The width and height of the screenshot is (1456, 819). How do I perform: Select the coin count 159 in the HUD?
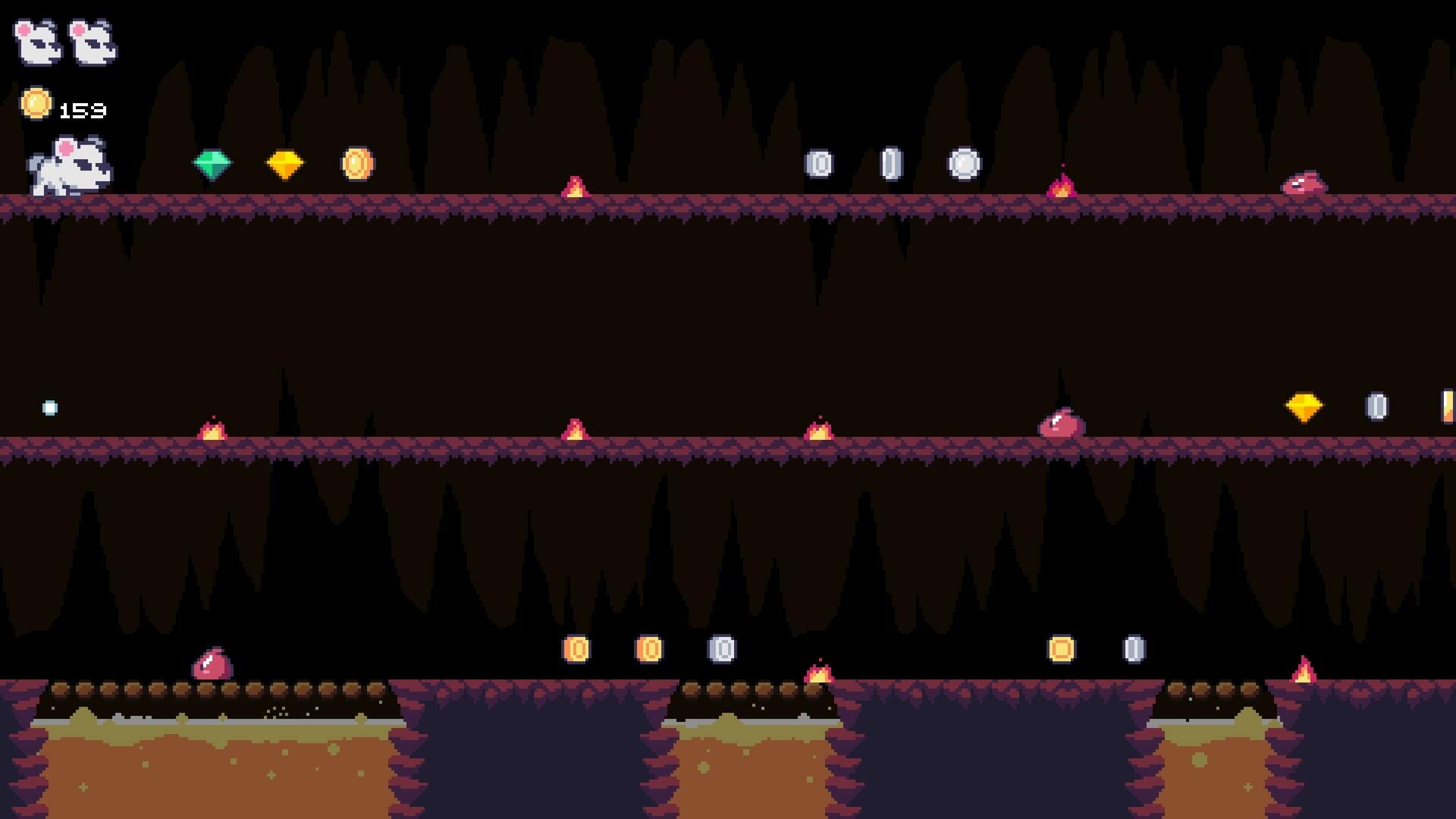[x=81, y=110]
